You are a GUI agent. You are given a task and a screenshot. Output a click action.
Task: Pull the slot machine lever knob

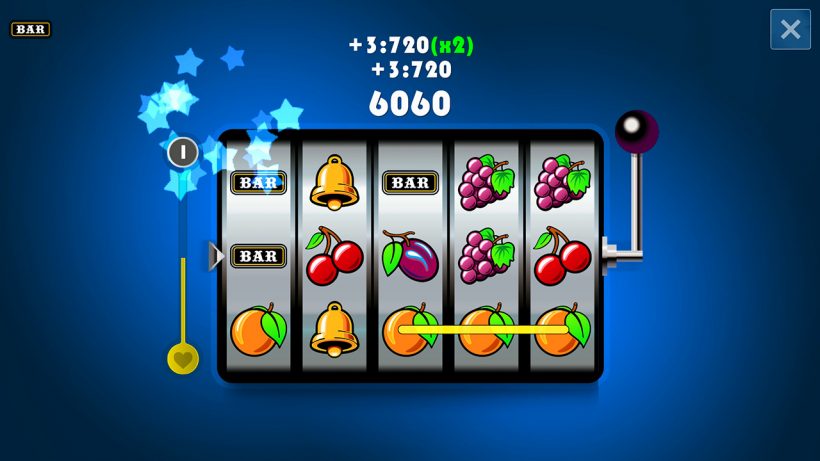(636, 131)
